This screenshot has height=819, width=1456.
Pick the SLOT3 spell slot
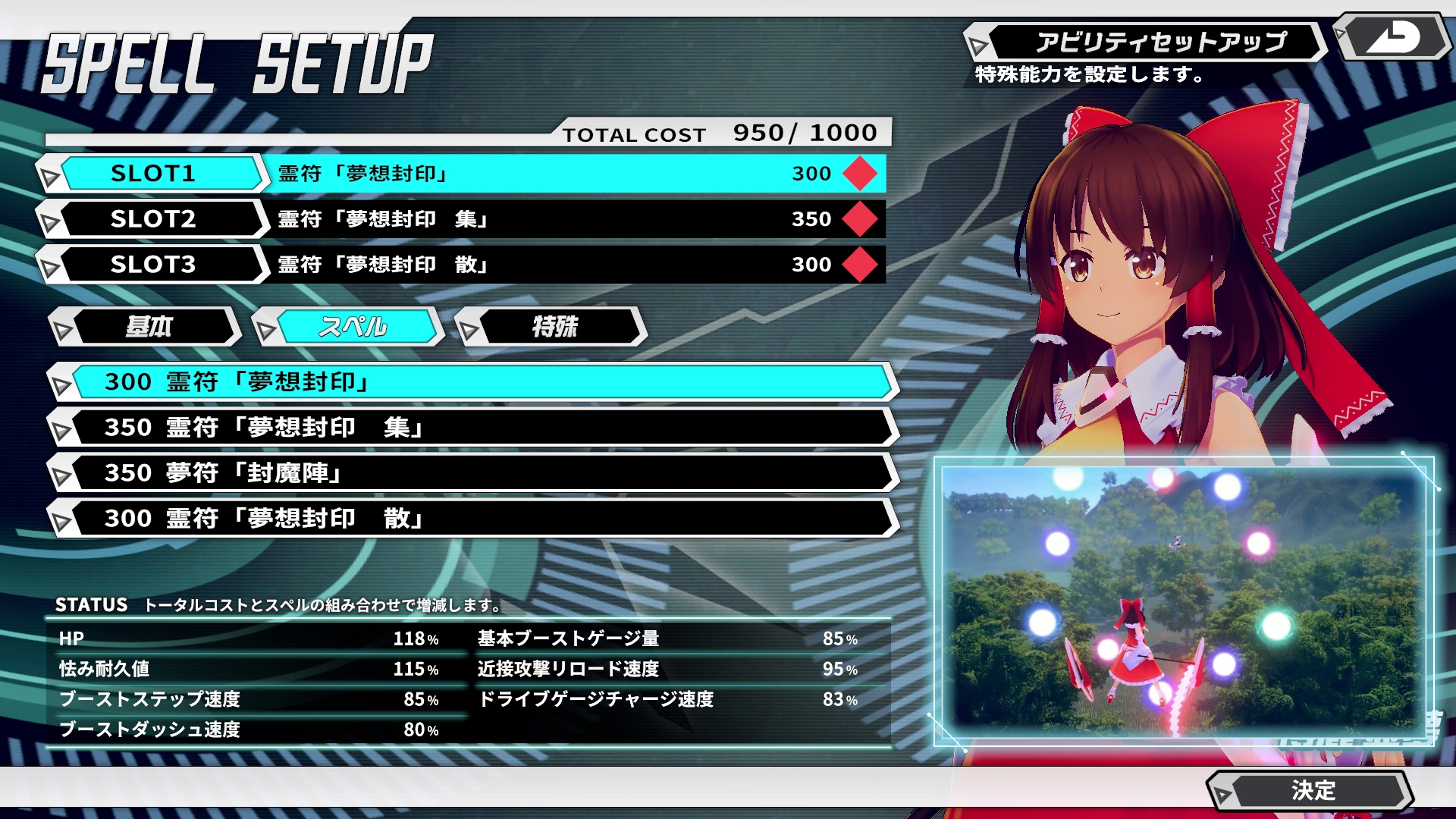(153, 265)
